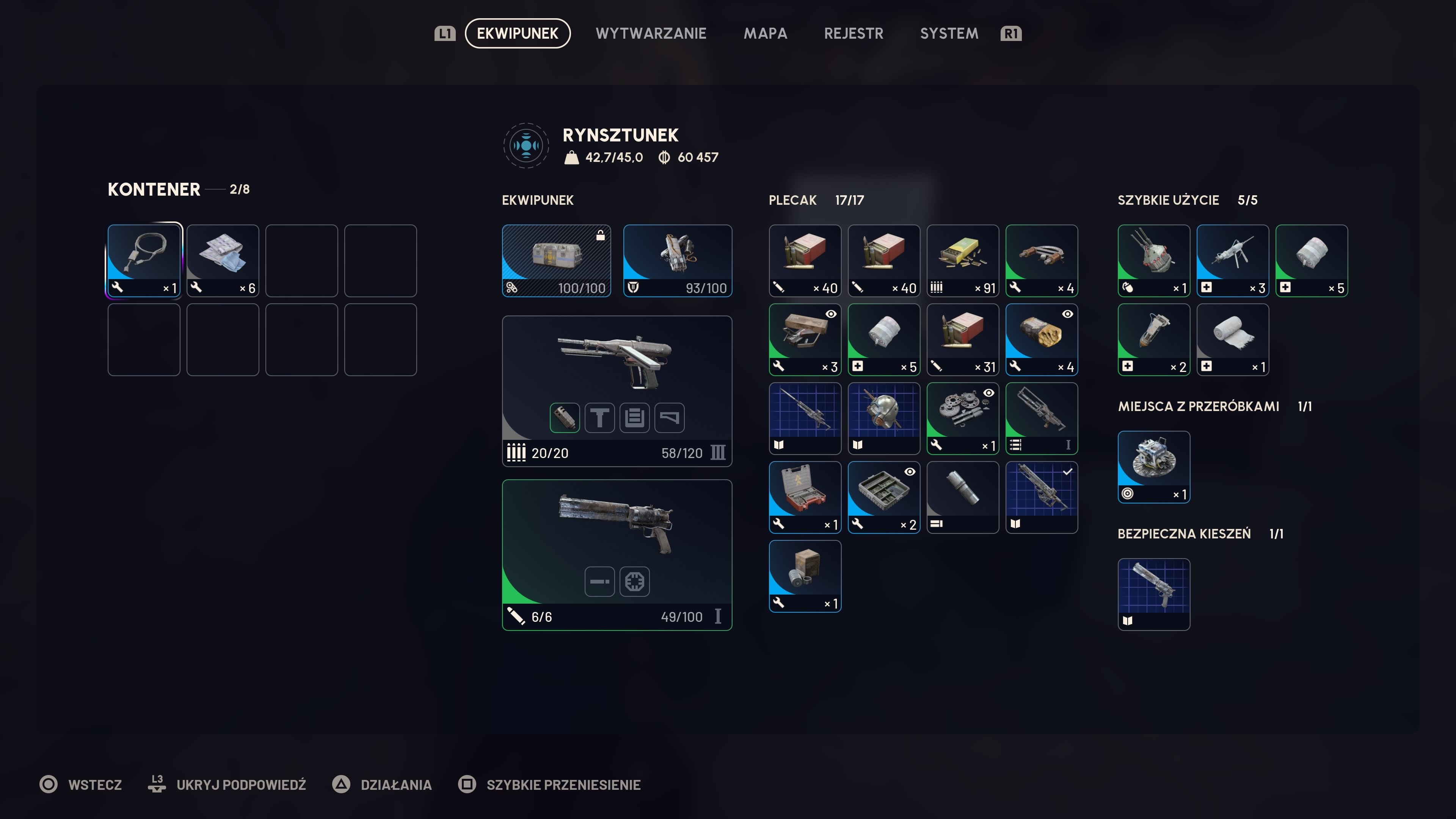This screenshot has height=819, width=1456.
Task: Open the Mapa tab
Action: [765, 33]
